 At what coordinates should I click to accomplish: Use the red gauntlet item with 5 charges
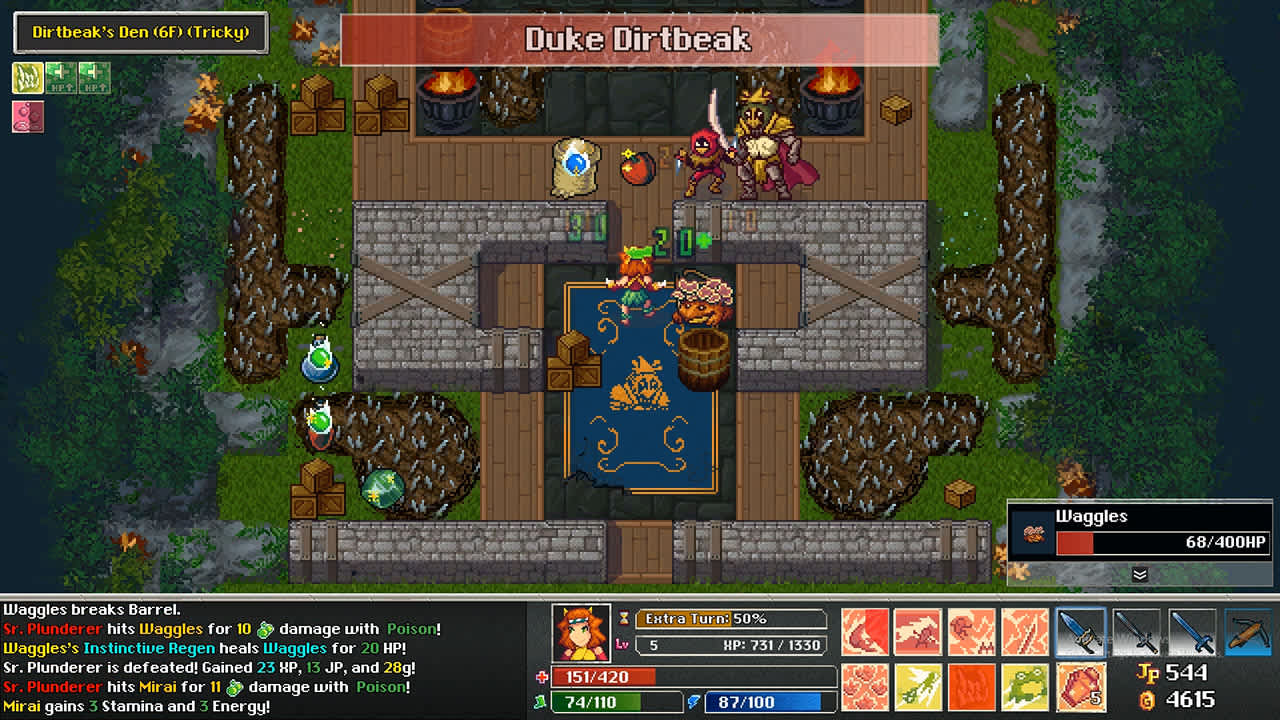coord(1079,686)
